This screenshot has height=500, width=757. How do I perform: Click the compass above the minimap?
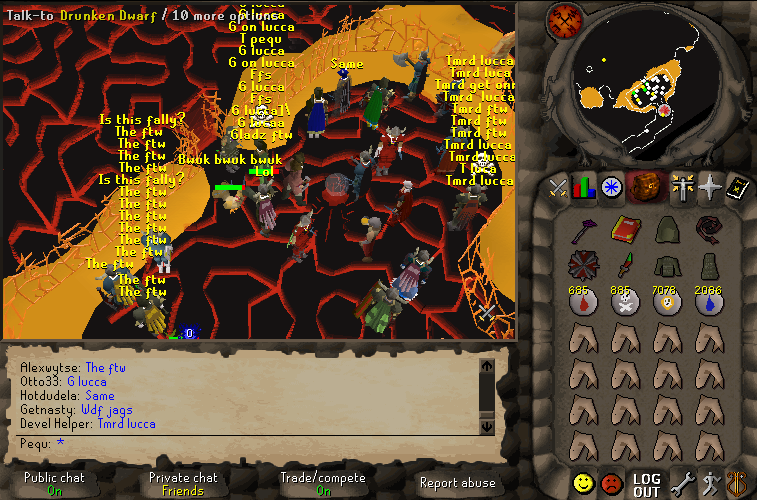click(x=565, y=20)
